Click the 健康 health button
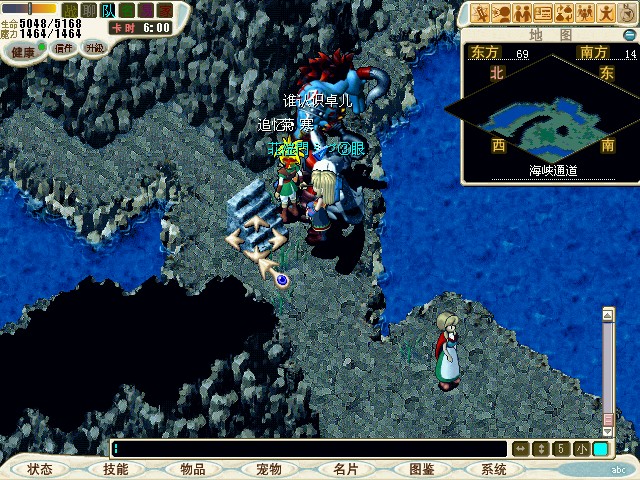640x480 pixels. point(23,52)
